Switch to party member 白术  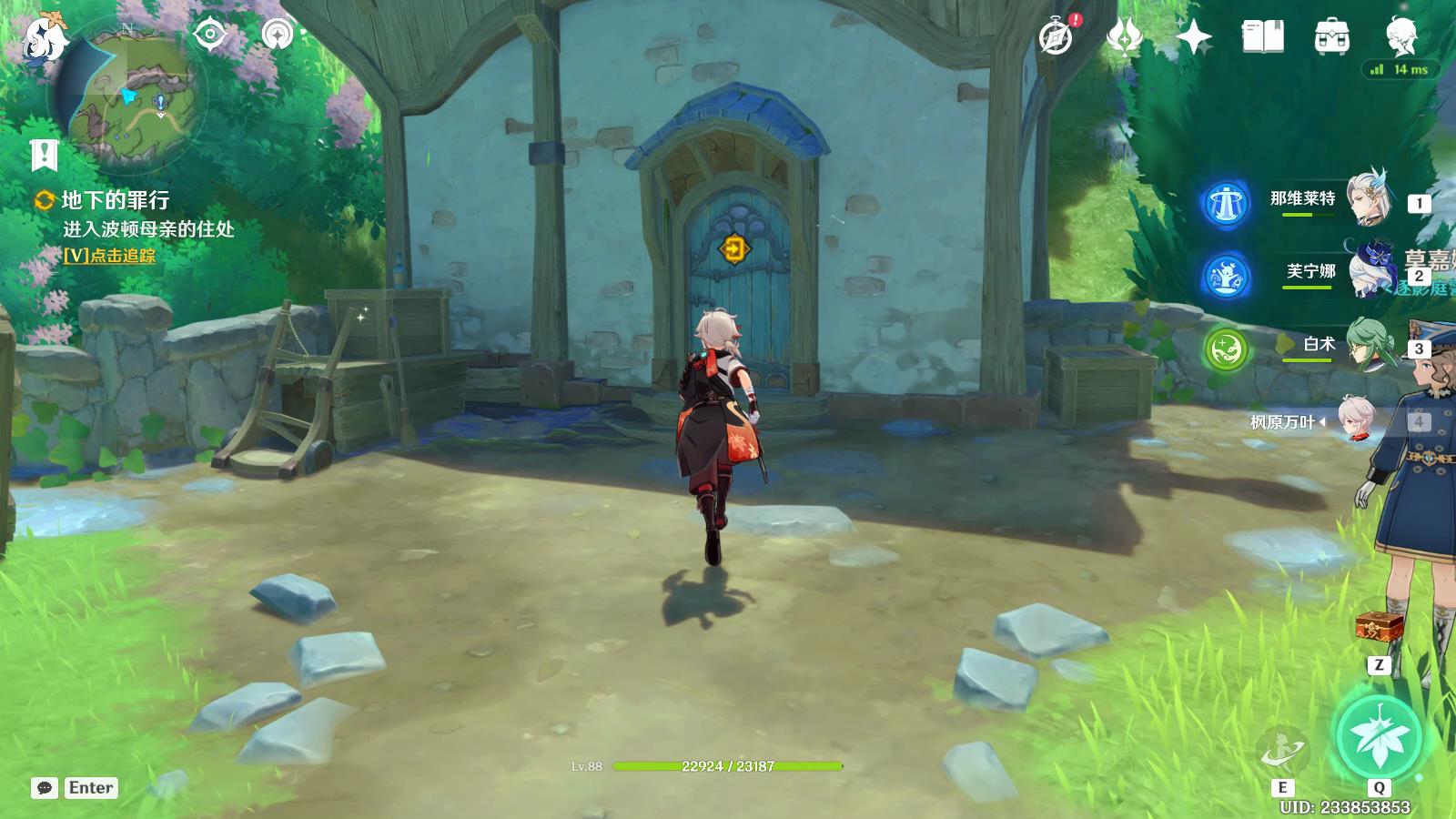click(1368, 346)
